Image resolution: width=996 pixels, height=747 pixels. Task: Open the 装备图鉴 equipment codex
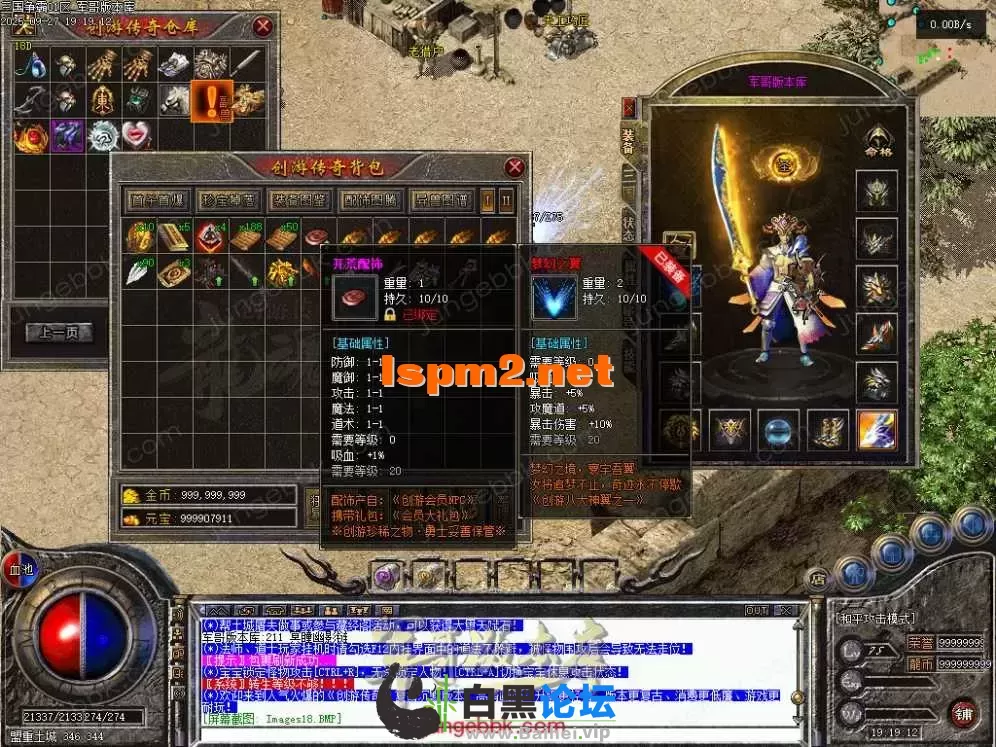pos(298,200)
